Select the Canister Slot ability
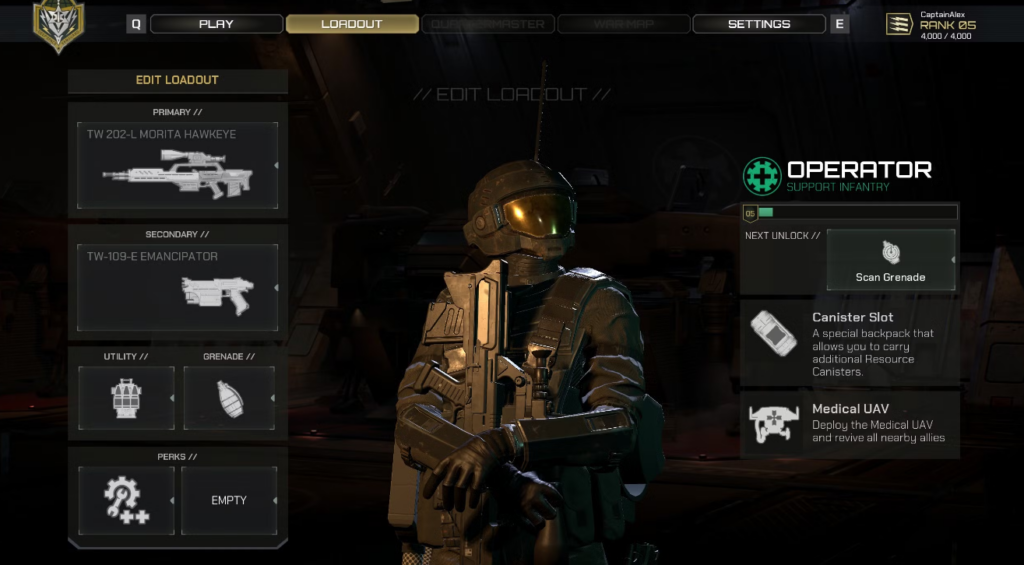 pyautogui.click(x=850, y=344)
